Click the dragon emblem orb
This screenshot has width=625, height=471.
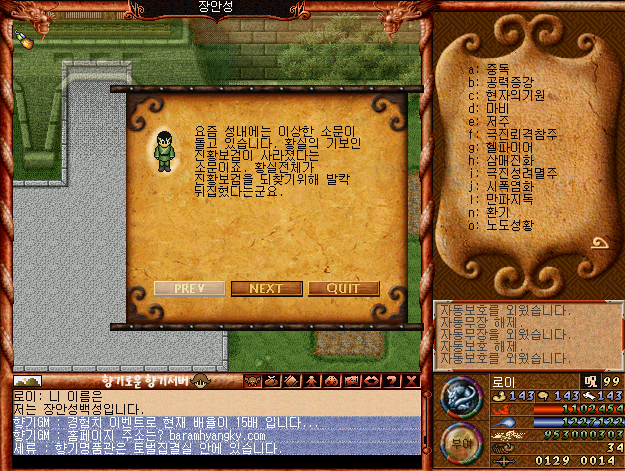click(459, 396)
